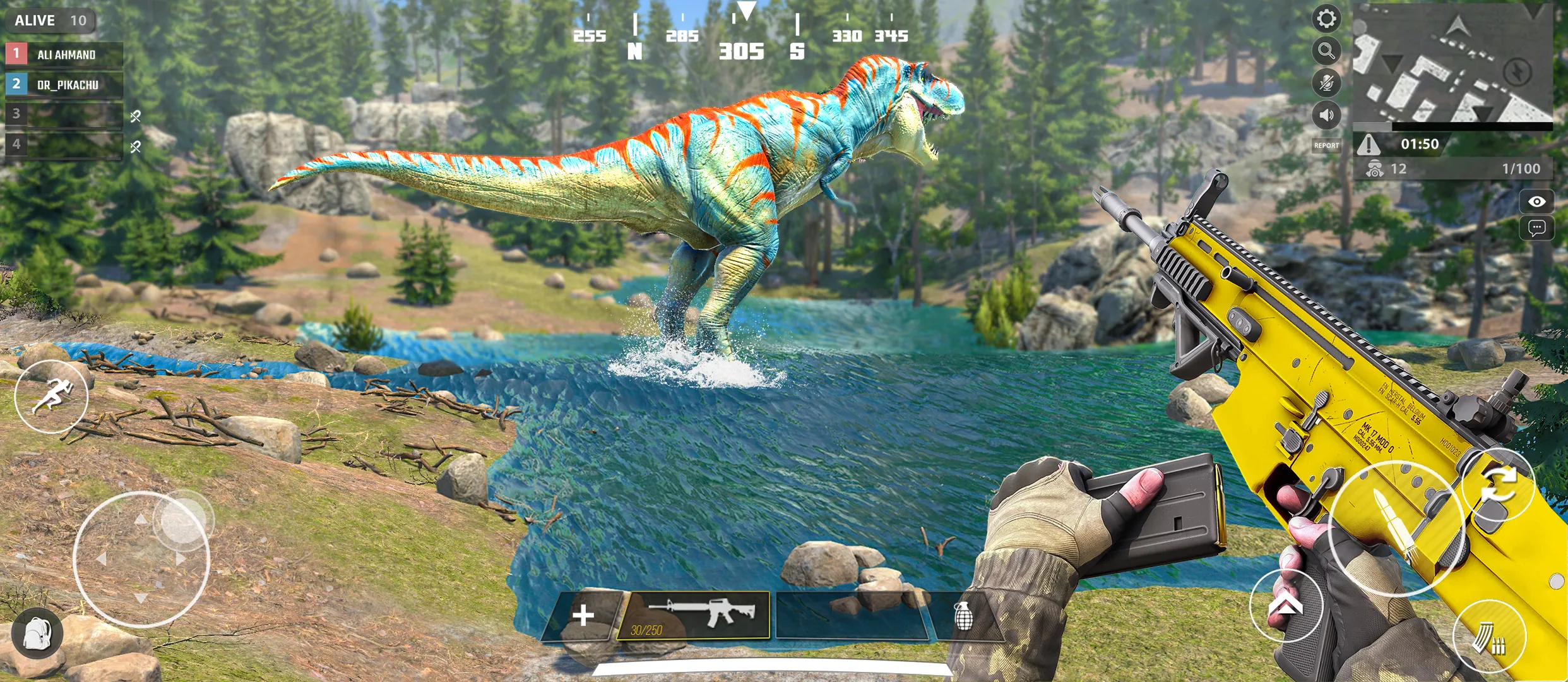The image size is (1568, 682).
Task: Tap the plus button on hotbar
Action: coord(583,615)
